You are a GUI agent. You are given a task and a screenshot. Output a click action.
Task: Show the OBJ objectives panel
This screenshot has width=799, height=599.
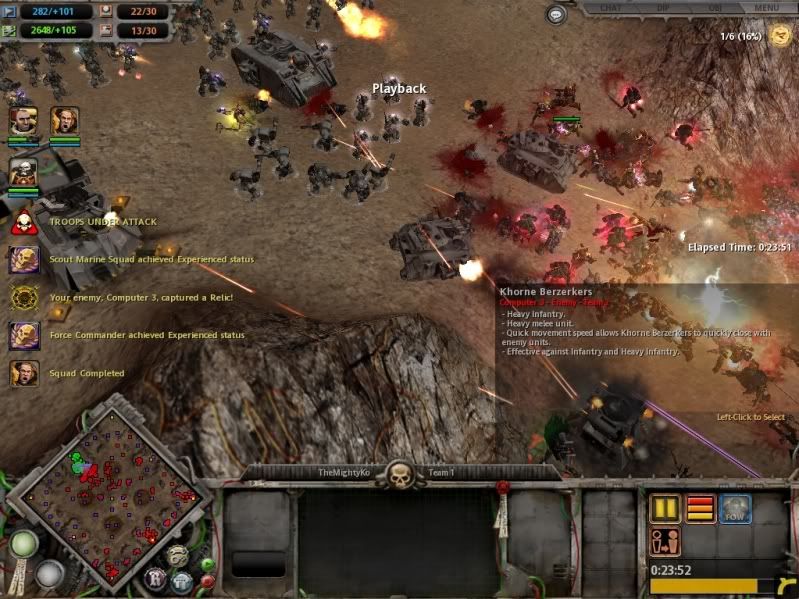(714, 8)
